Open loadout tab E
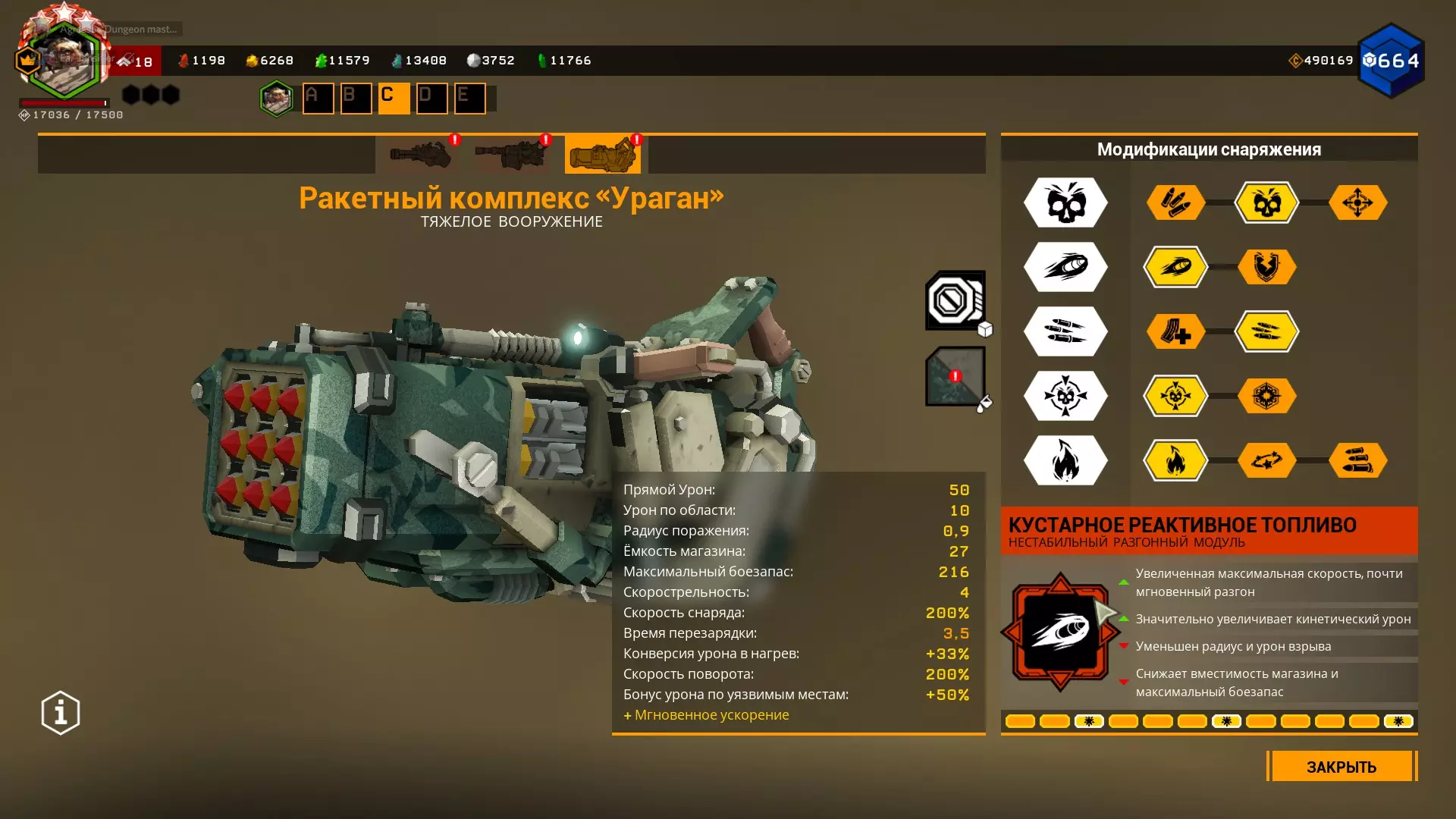 pyautogui.click(x=469, y=98)
